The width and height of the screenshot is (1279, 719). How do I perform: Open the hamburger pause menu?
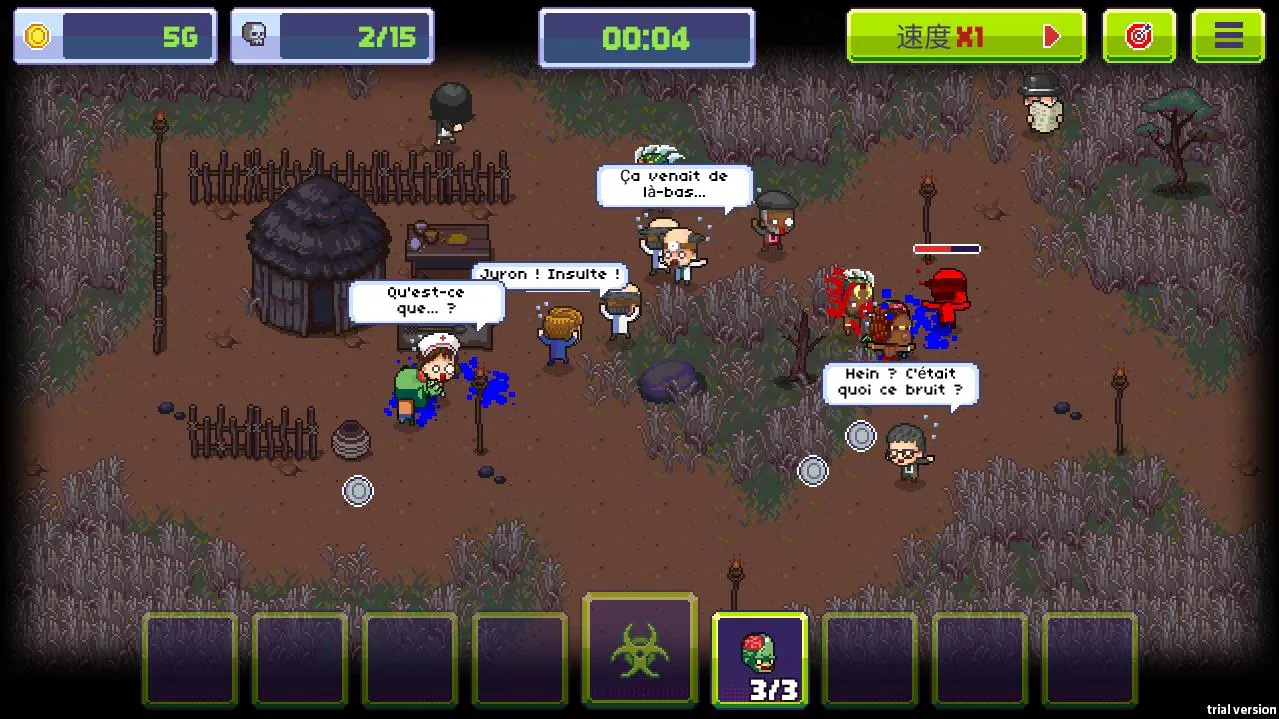[1228, 37]
